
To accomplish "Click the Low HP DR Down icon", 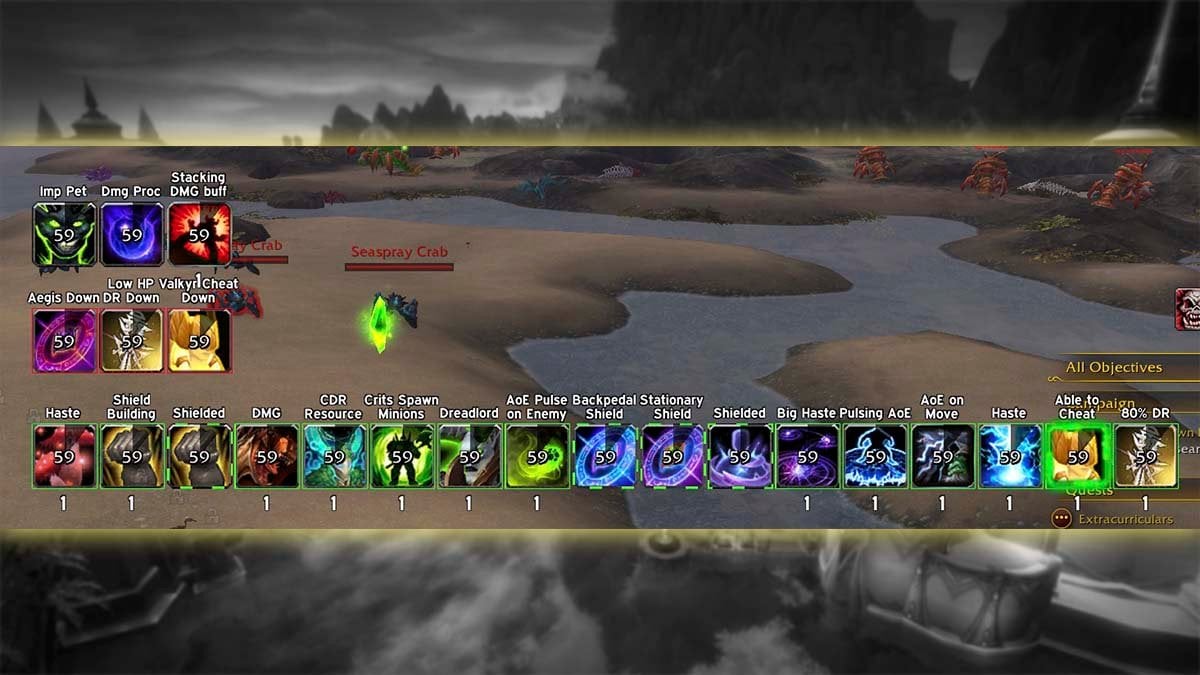I will coord(132,341).
